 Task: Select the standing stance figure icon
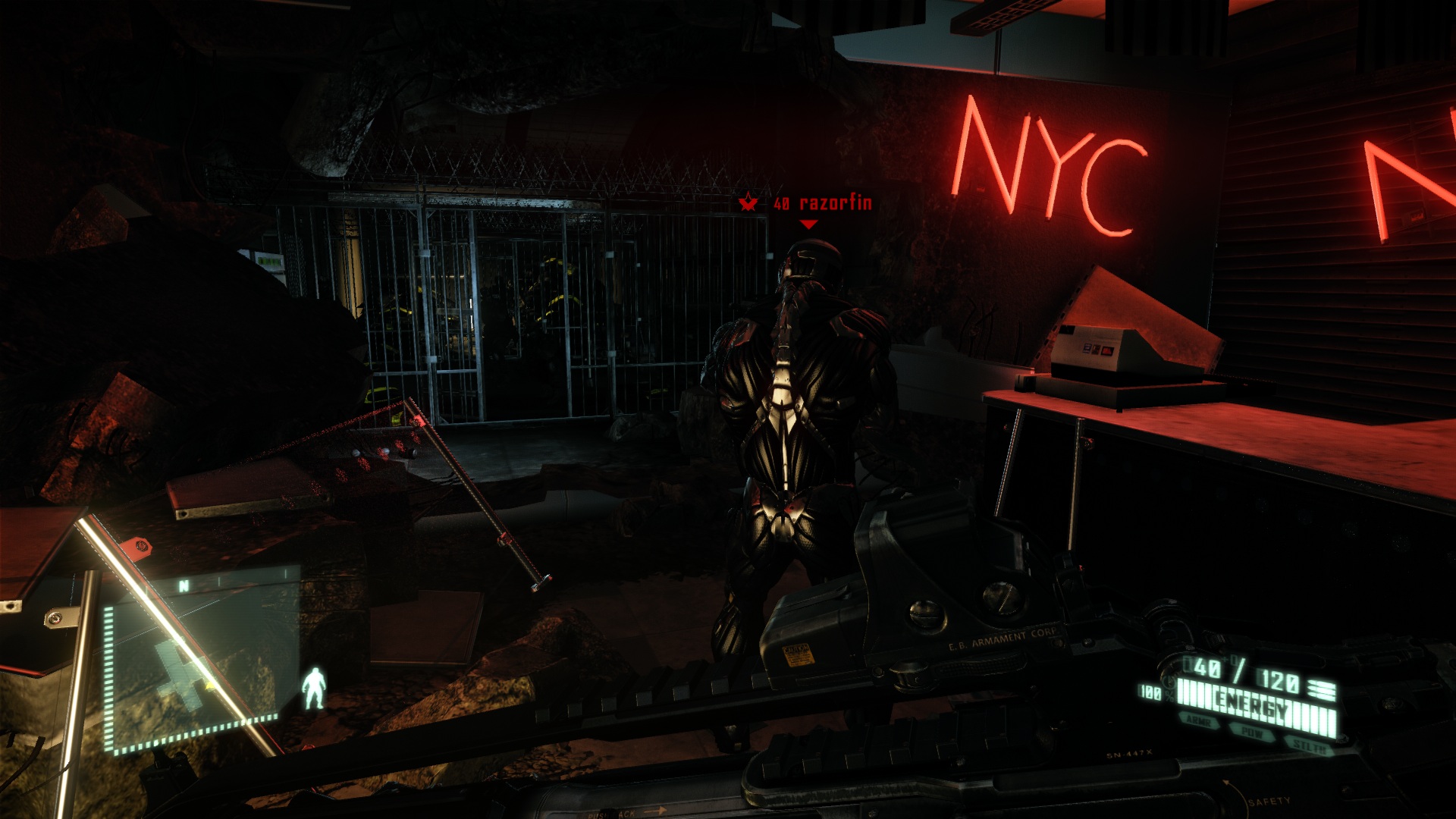tap(313, 689)
